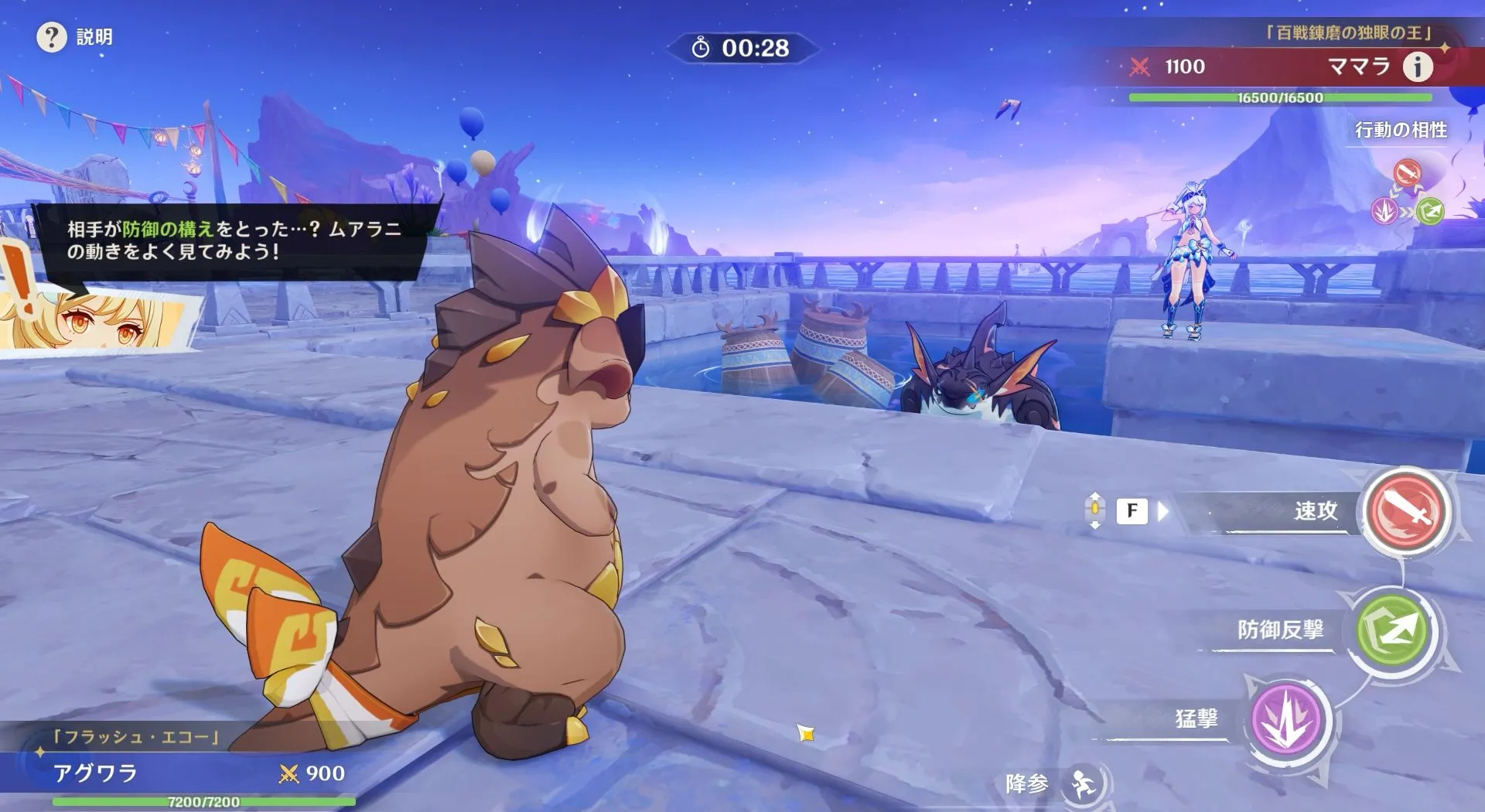Open the 説明 help button

[x=52, y=37]
